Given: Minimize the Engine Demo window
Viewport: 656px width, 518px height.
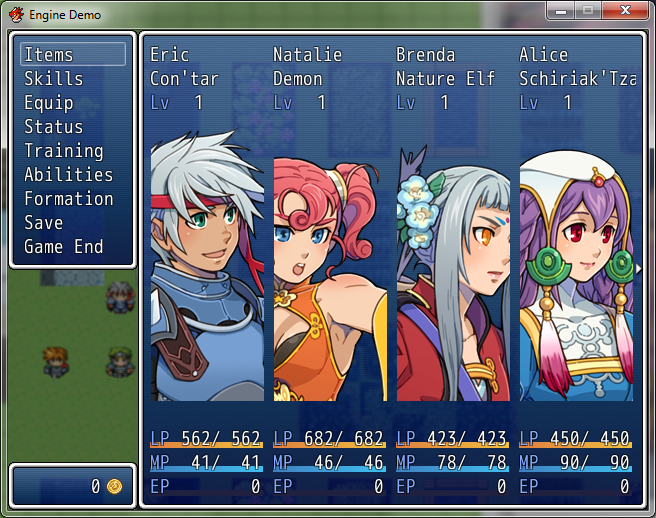Looking at the screenshot, I should (562, 11).
